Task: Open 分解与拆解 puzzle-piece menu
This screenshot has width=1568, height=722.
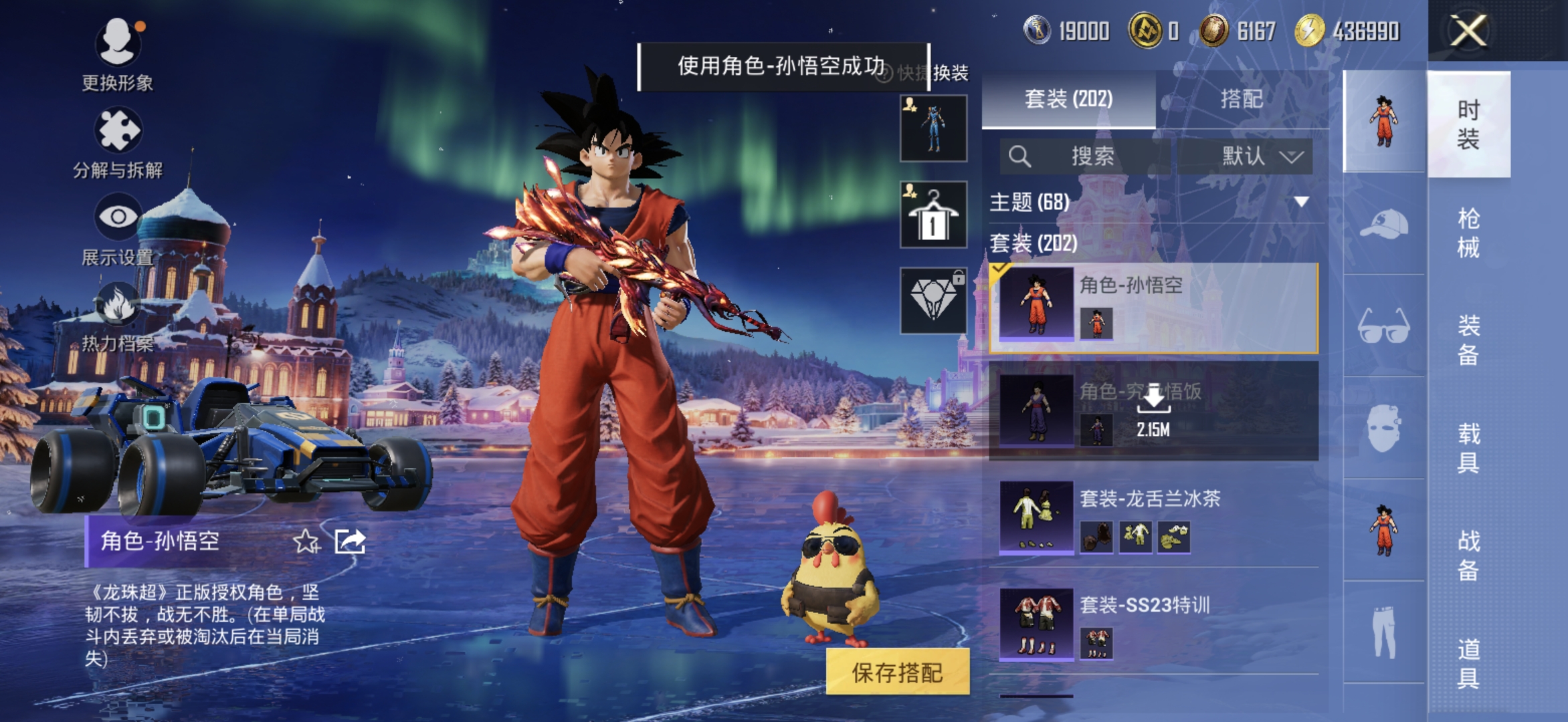Action: click(118, 132)
